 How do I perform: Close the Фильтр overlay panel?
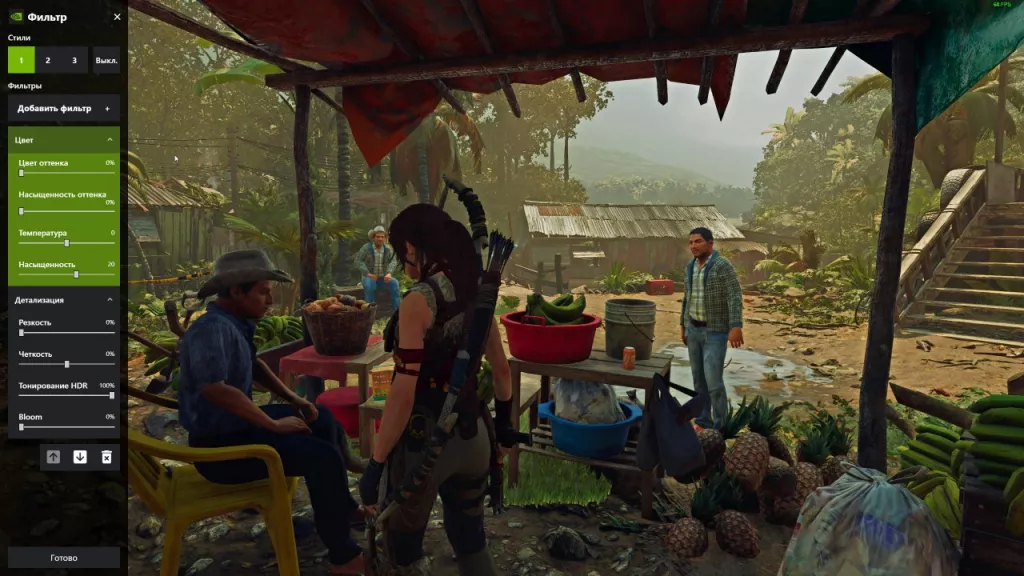coord(117,17)
